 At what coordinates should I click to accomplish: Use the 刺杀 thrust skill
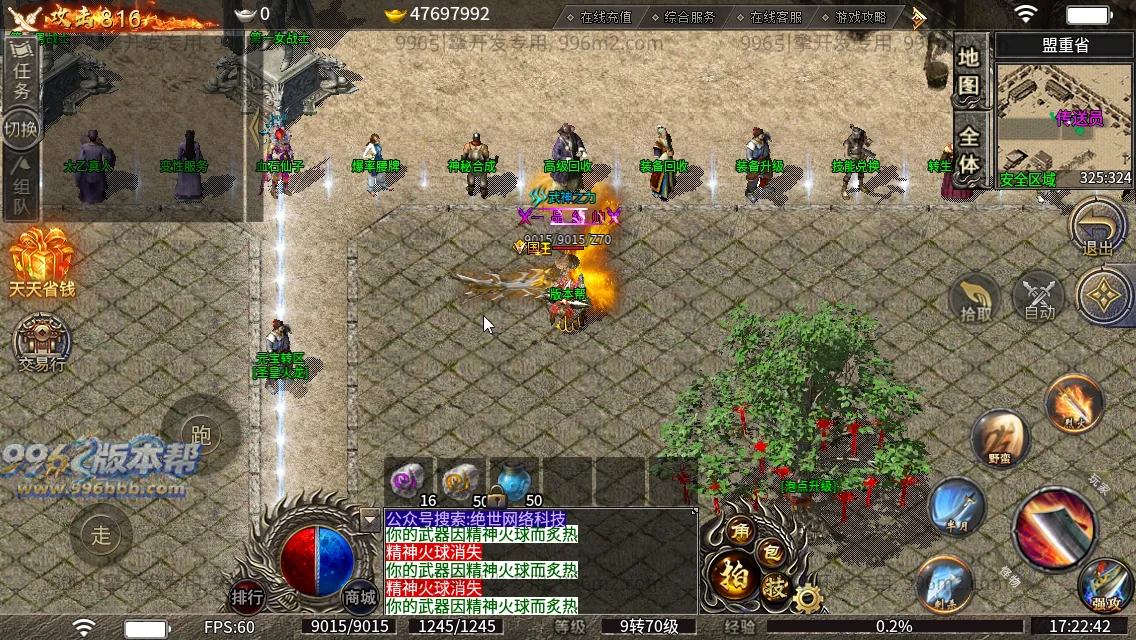(x=944, y=583)
